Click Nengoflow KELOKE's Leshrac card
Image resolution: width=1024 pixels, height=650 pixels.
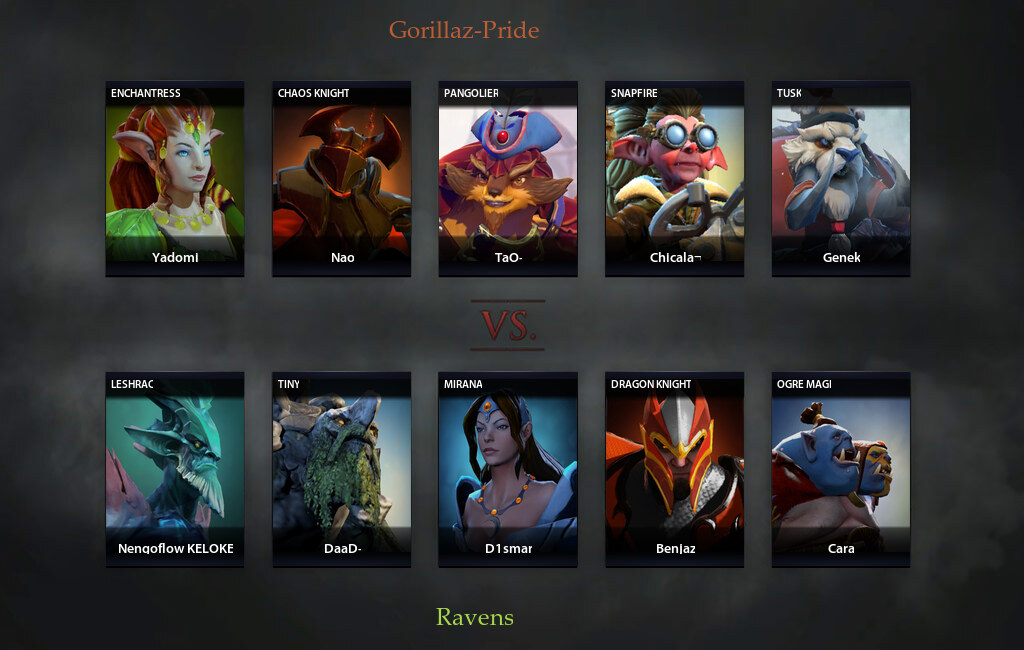175,470
